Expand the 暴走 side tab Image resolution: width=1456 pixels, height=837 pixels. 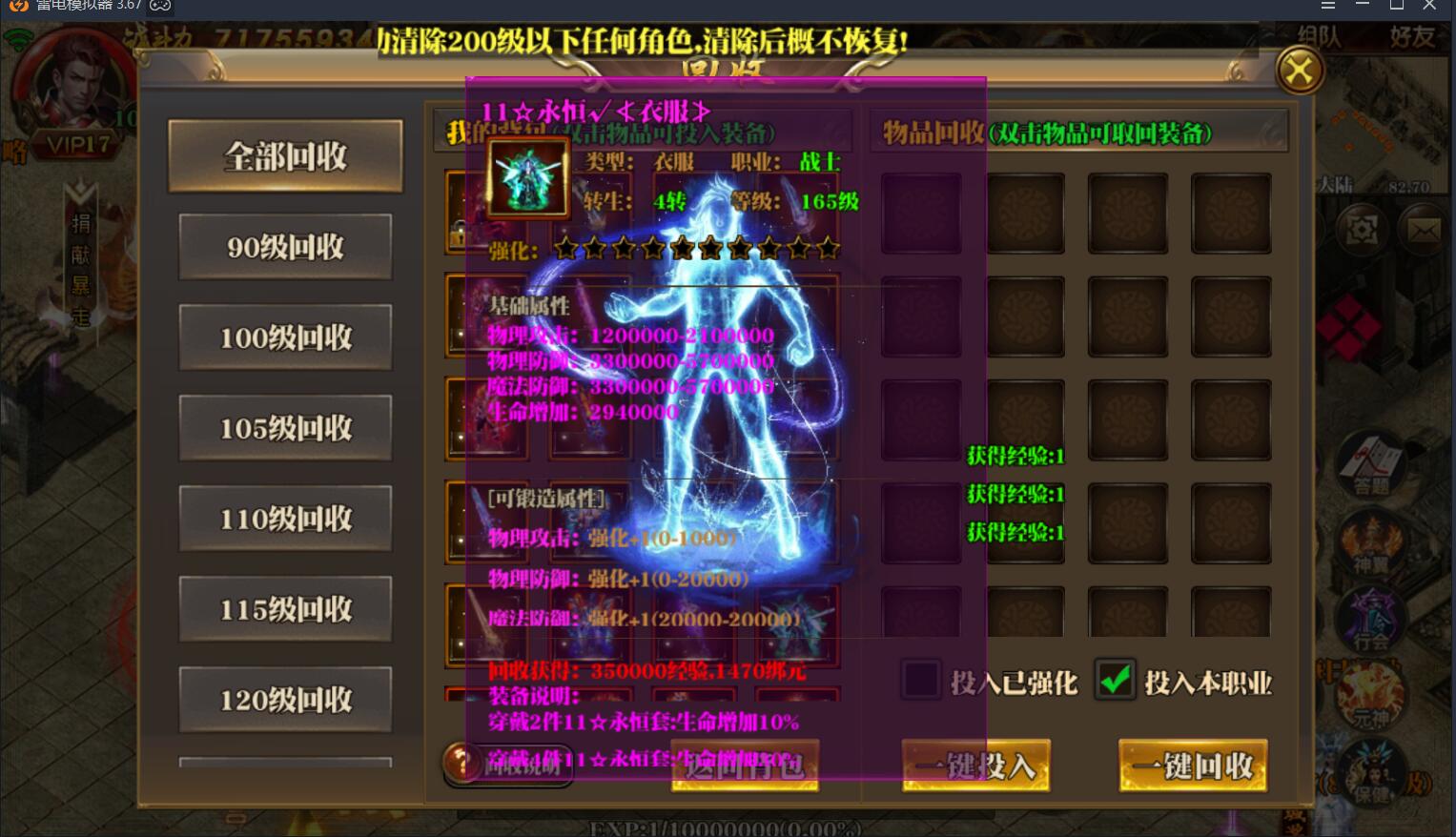[80, 299]
